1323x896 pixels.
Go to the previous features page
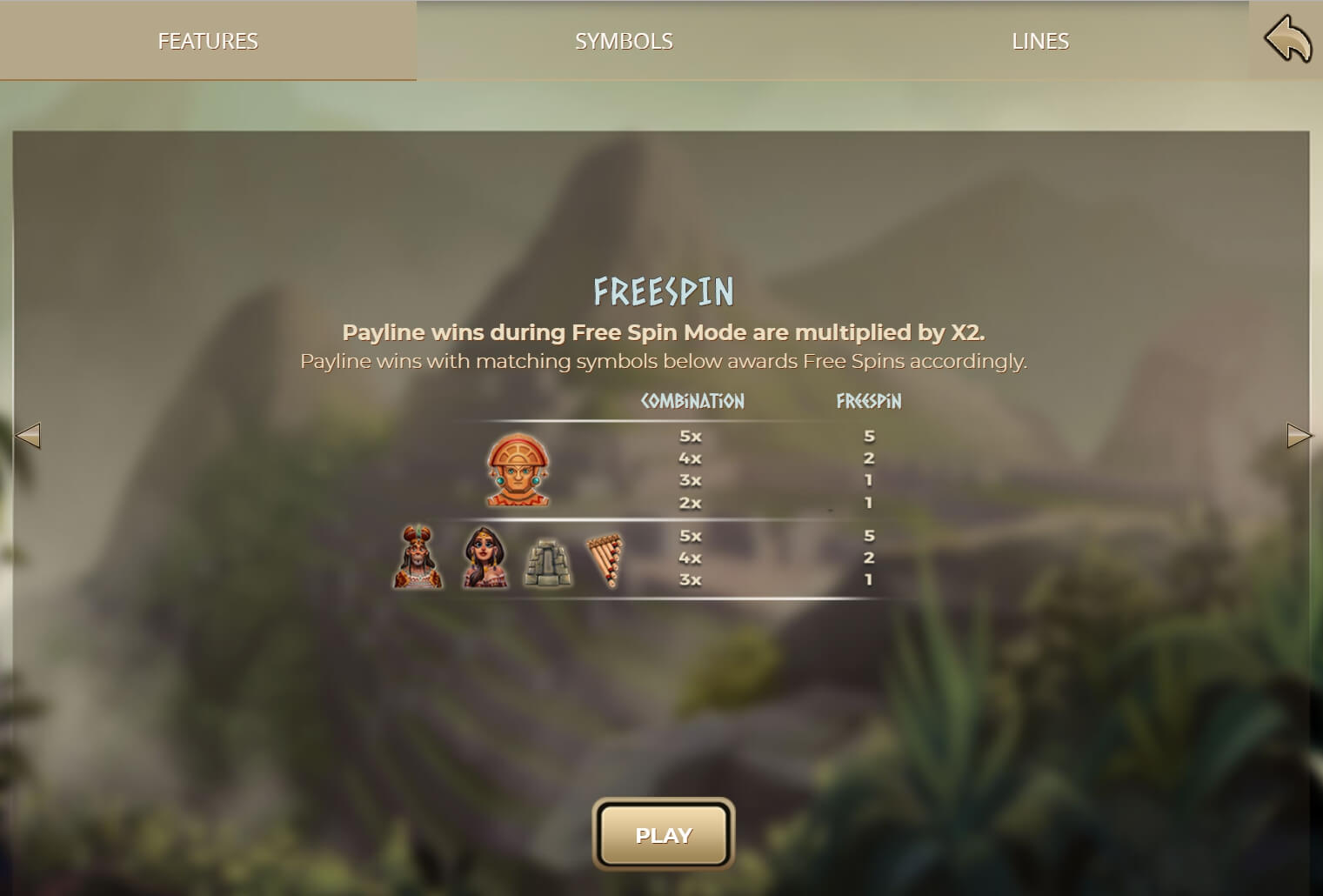pos(29,435)
